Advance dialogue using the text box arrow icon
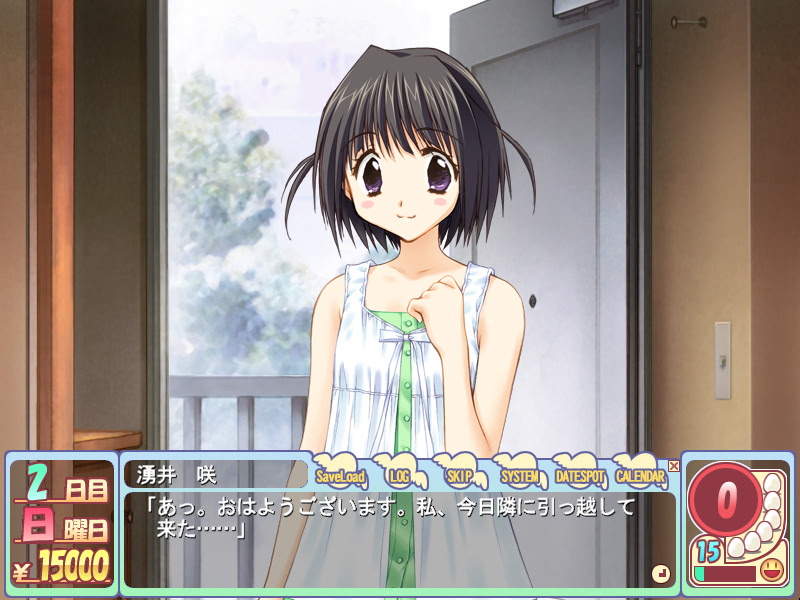 coord(660,573)
